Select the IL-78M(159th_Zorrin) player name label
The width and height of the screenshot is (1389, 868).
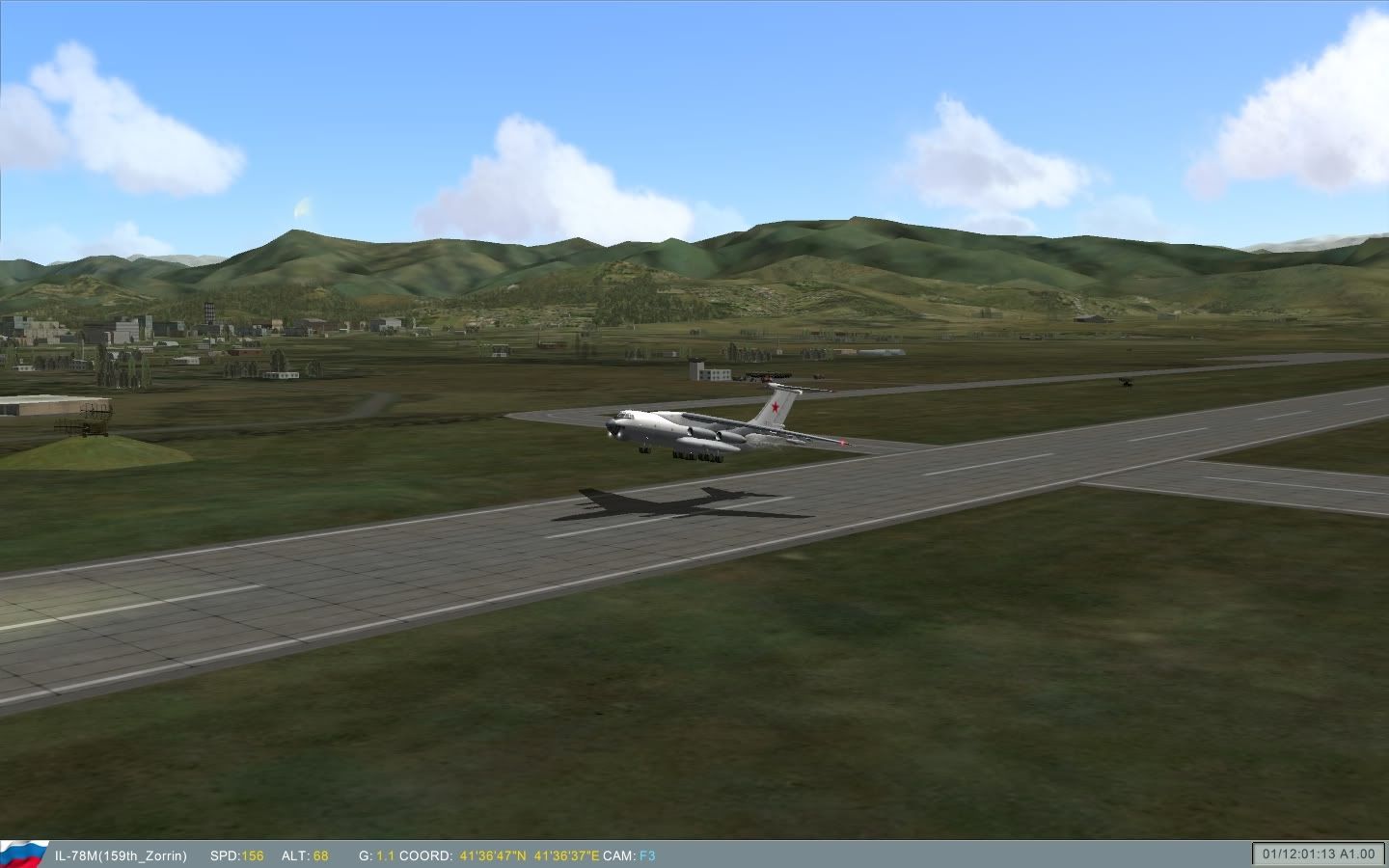tap(121, 854)
